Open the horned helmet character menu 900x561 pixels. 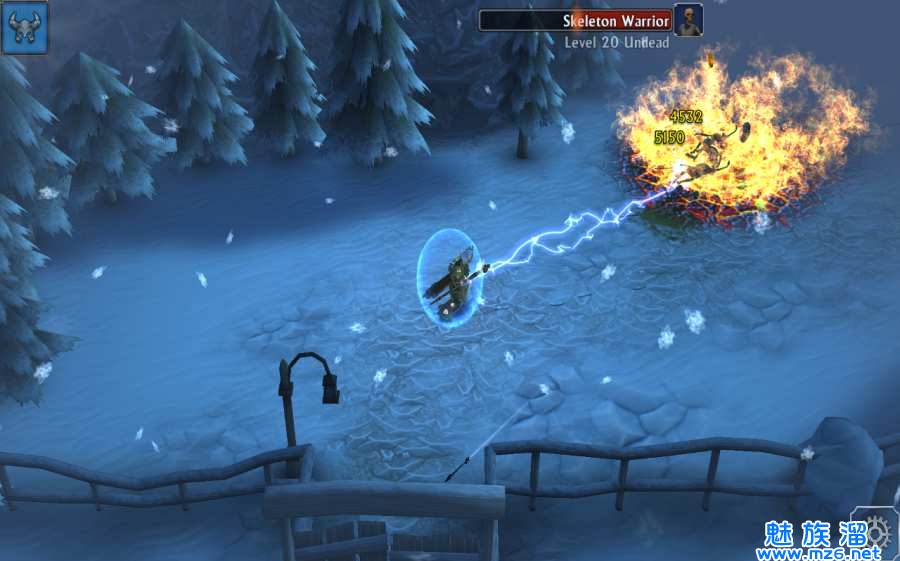pyautogui.click(x=24, y=27)
